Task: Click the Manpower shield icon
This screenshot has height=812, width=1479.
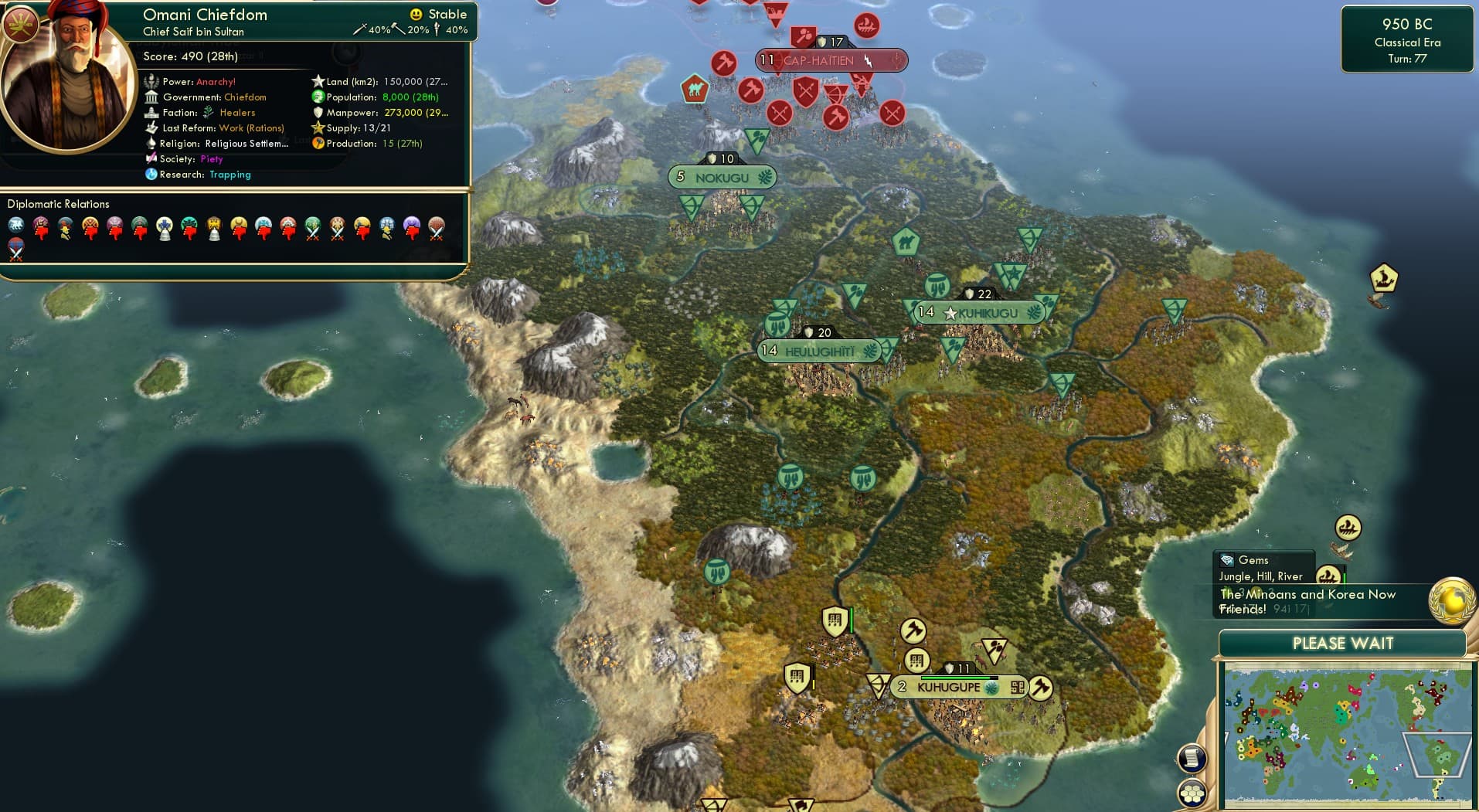Action: 318,112
